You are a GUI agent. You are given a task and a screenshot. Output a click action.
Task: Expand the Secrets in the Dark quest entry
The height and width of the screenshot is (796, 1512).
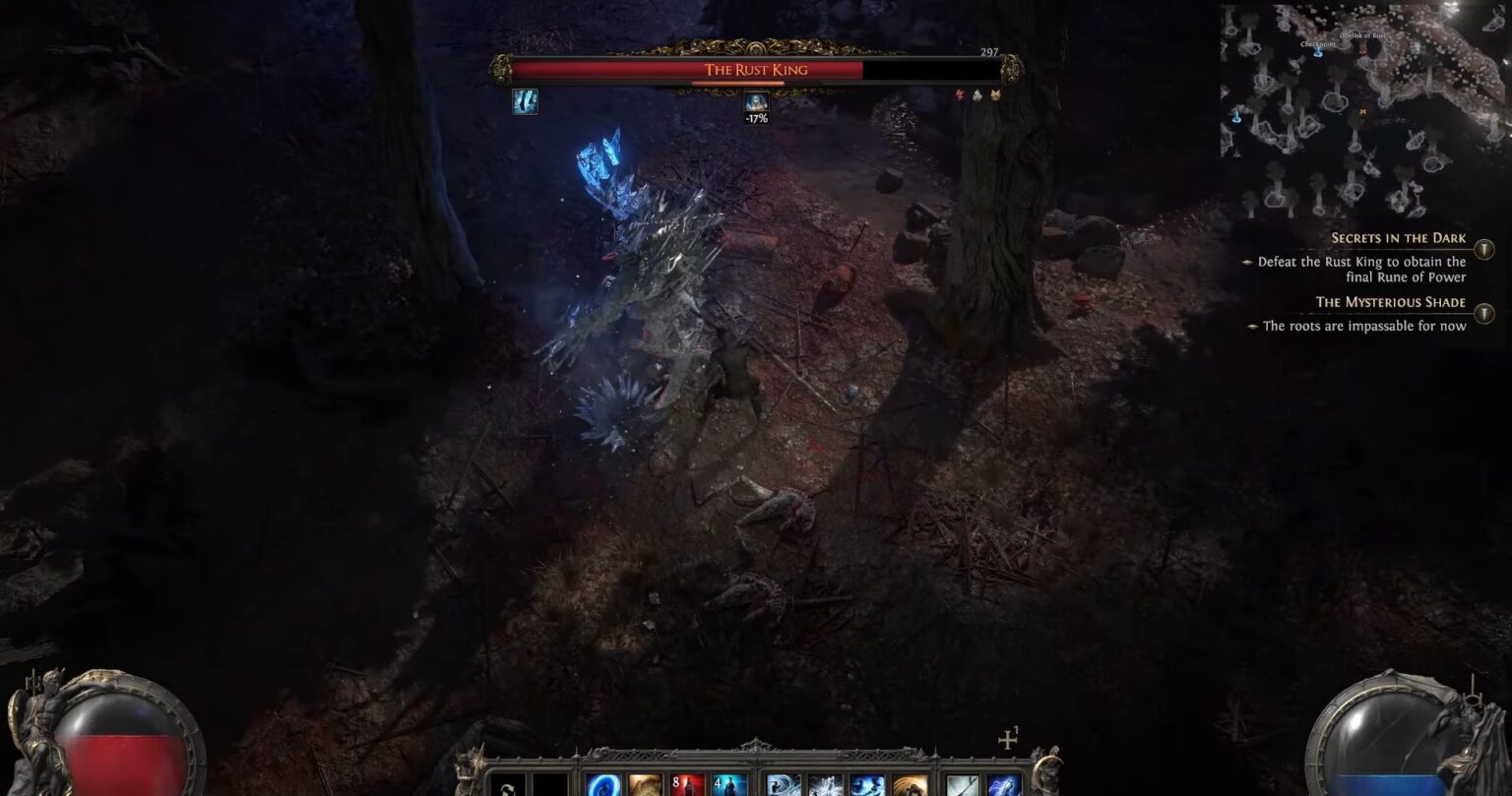(1399, 237)
